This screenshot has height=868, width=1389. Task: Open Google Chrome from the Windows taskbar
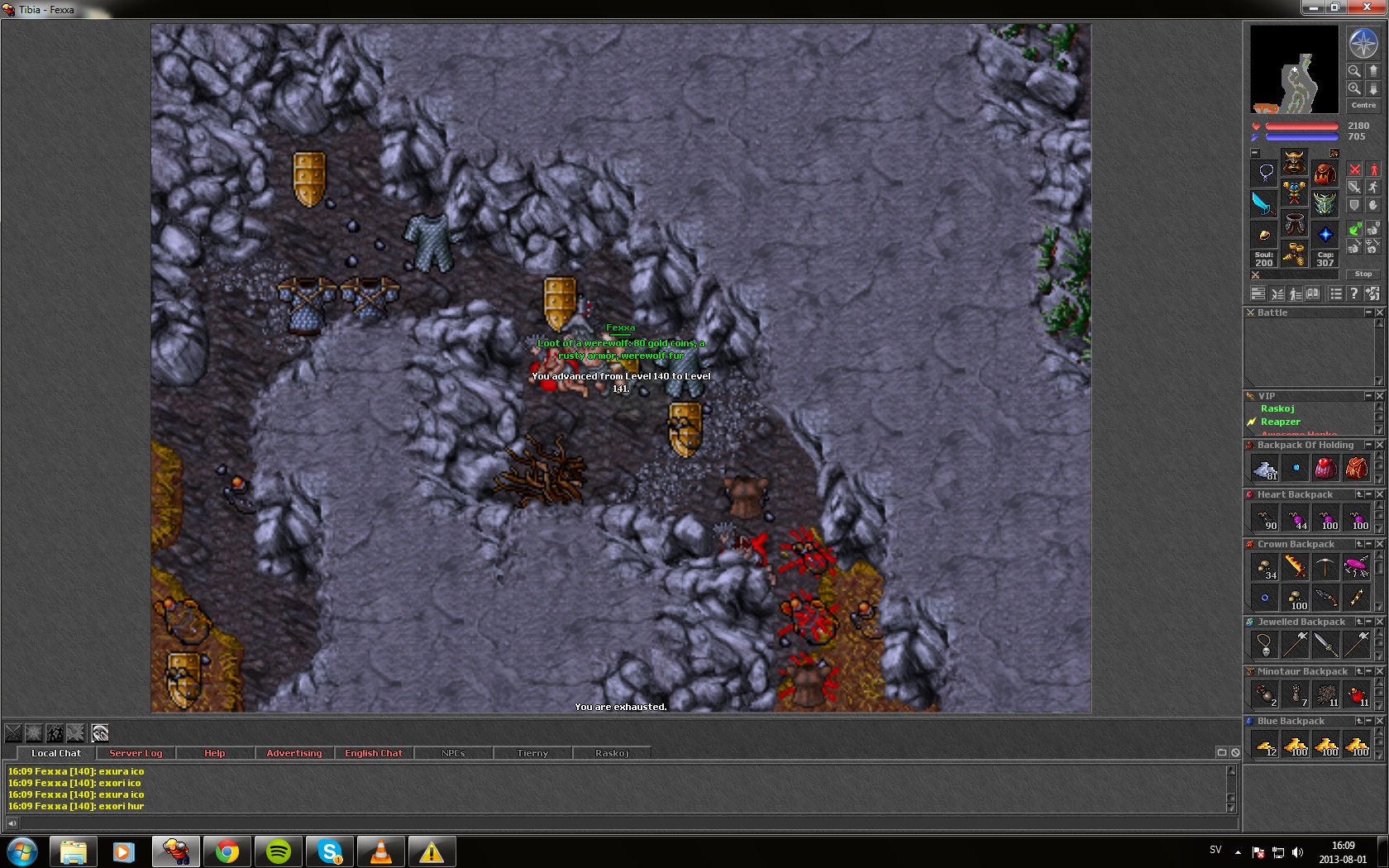pos(227,851)
